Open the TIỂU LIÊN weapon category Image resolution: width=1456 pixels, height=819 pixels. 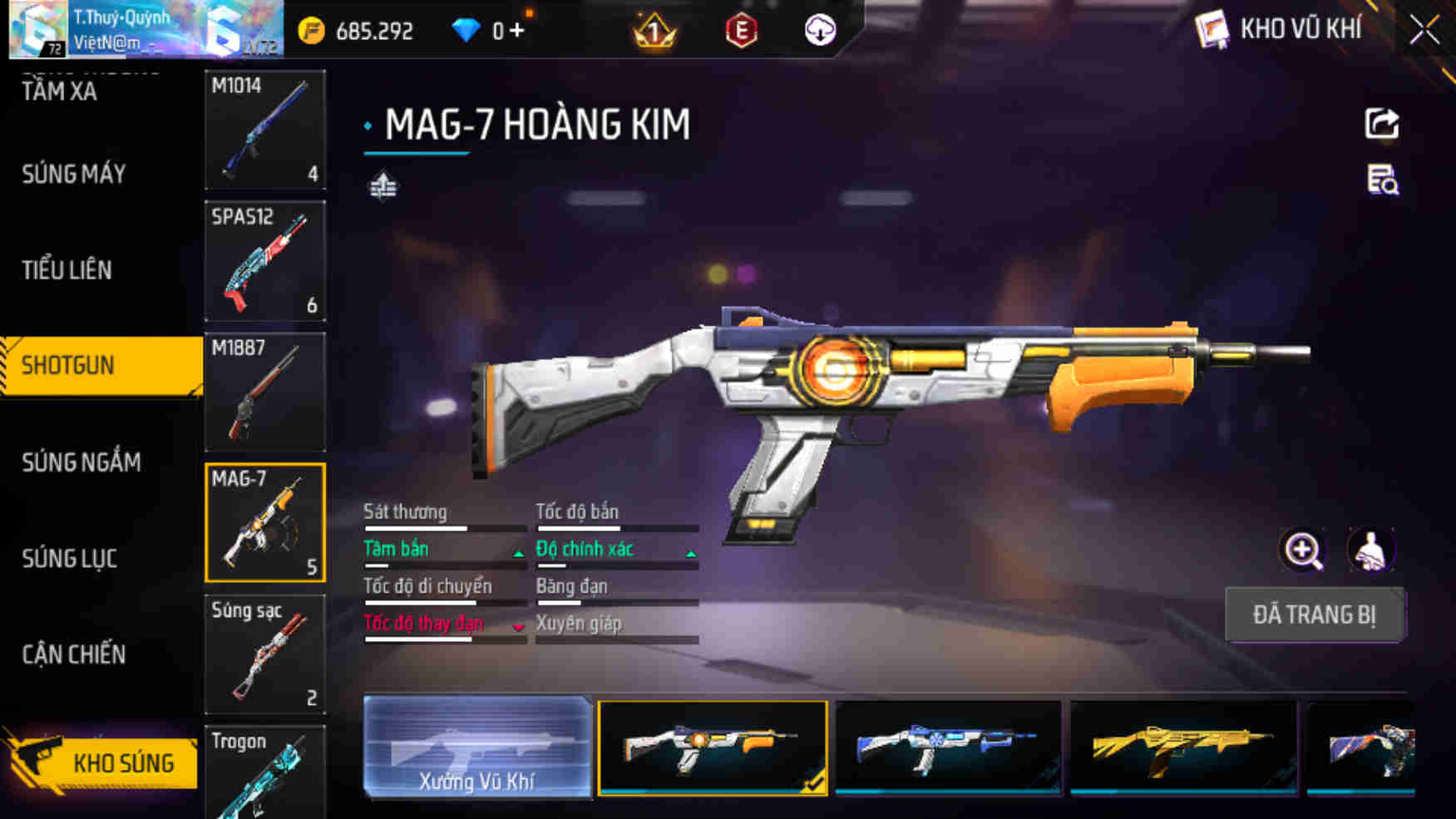[67, 270]
